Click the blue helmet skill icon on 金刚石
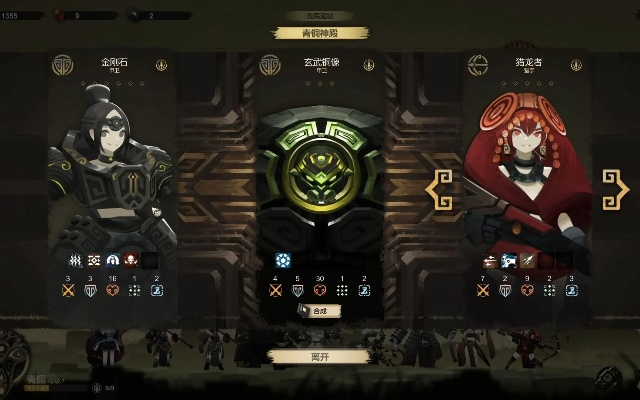640x400 pixels. coord(113,260)
